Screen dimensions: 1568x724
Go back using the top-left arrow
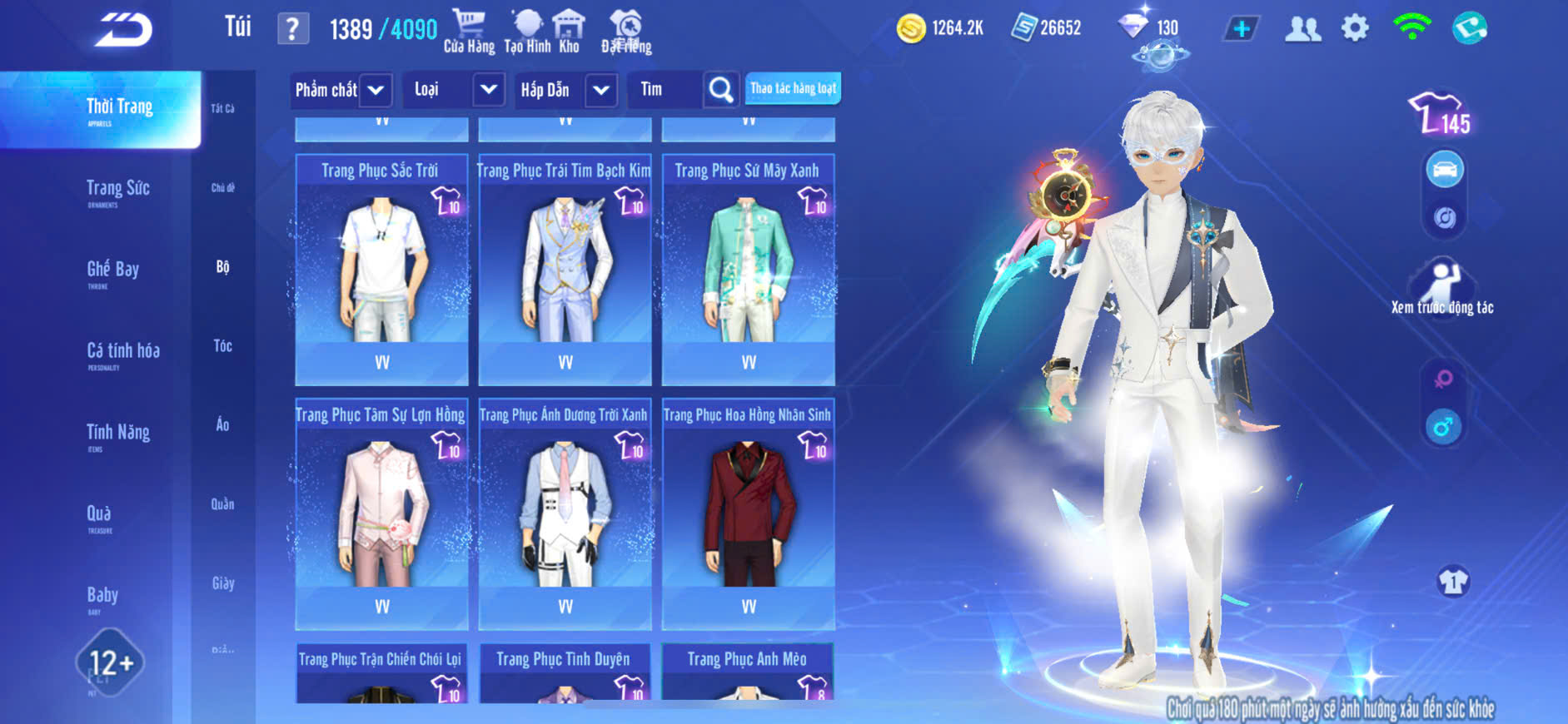pyautogui.click(x=123, y=30)
